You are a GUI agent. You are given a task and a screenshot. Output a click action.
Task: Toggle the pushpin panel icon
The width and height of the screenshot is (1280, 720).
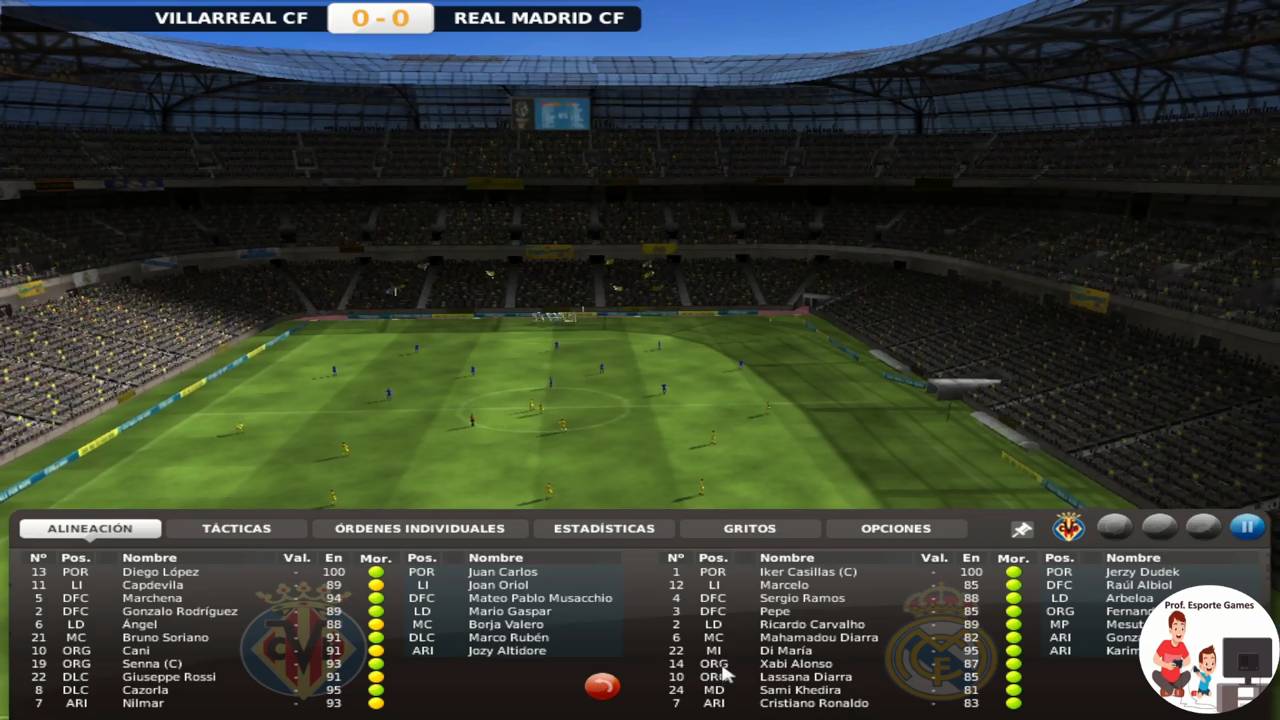(1021, 528)
